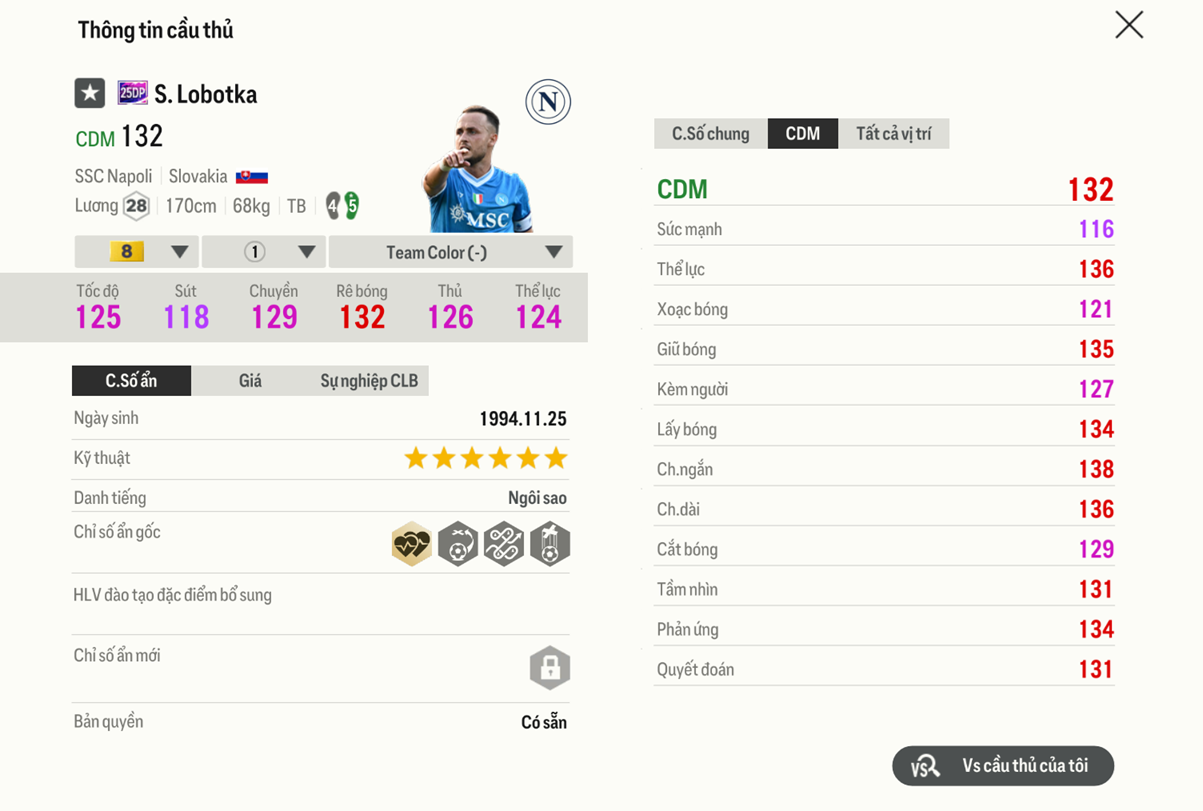The image size is (1203, 811).
Task: Click the locked new hidden stat icon
Action: click(x=549, y=668)
